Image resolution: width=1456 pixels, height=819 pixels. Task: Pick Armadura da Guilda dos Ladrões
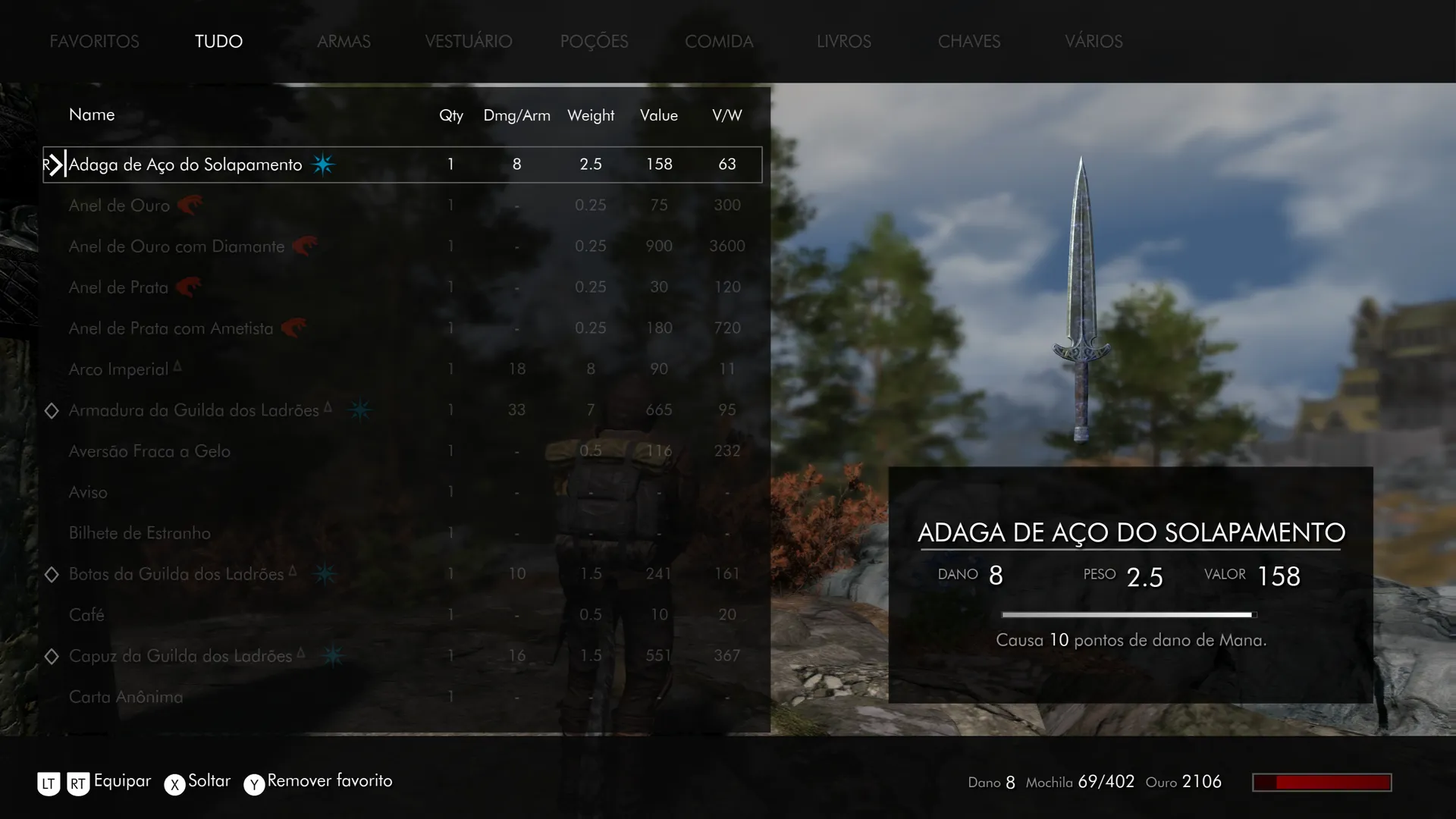(x=193, y=410)
